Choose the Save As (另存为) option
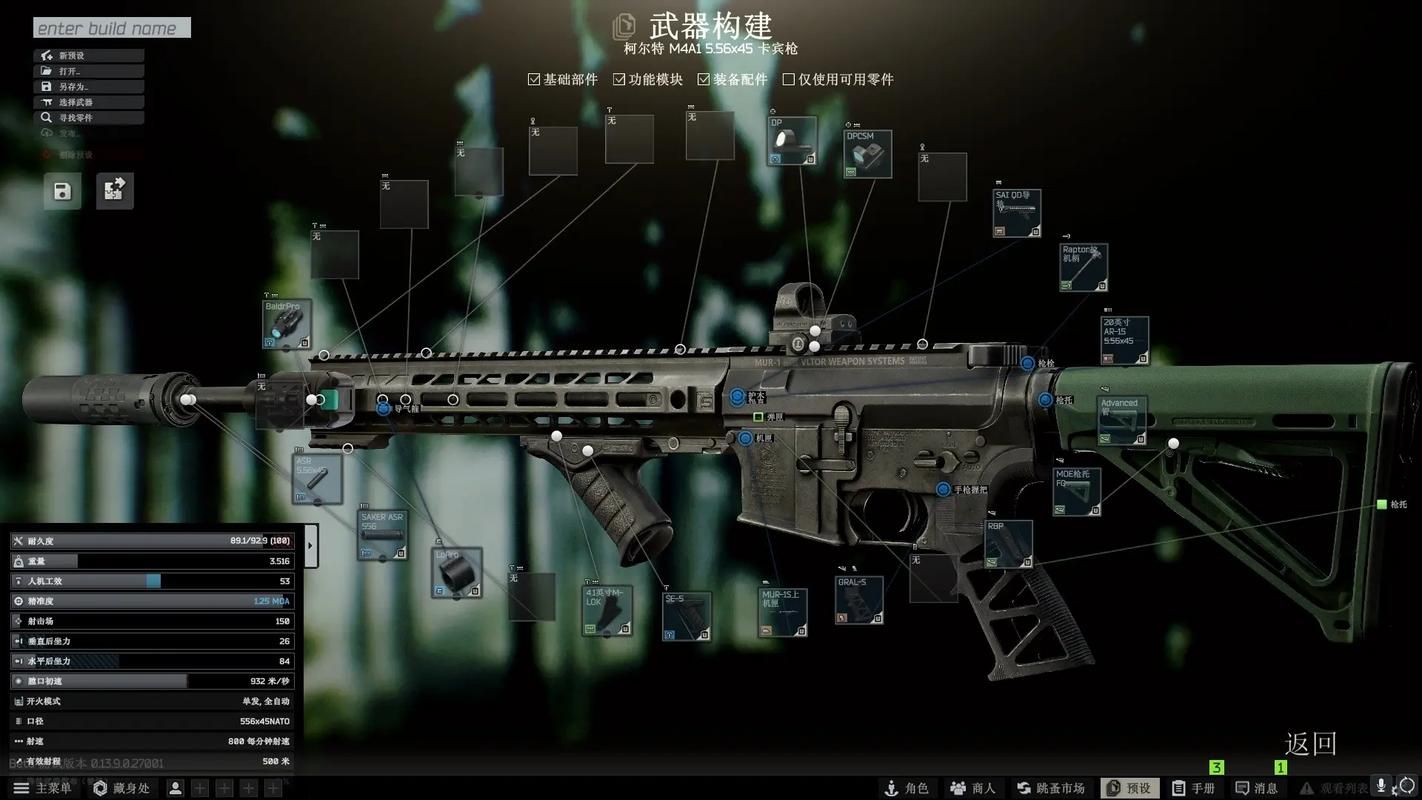 click(x=88, y=87)
